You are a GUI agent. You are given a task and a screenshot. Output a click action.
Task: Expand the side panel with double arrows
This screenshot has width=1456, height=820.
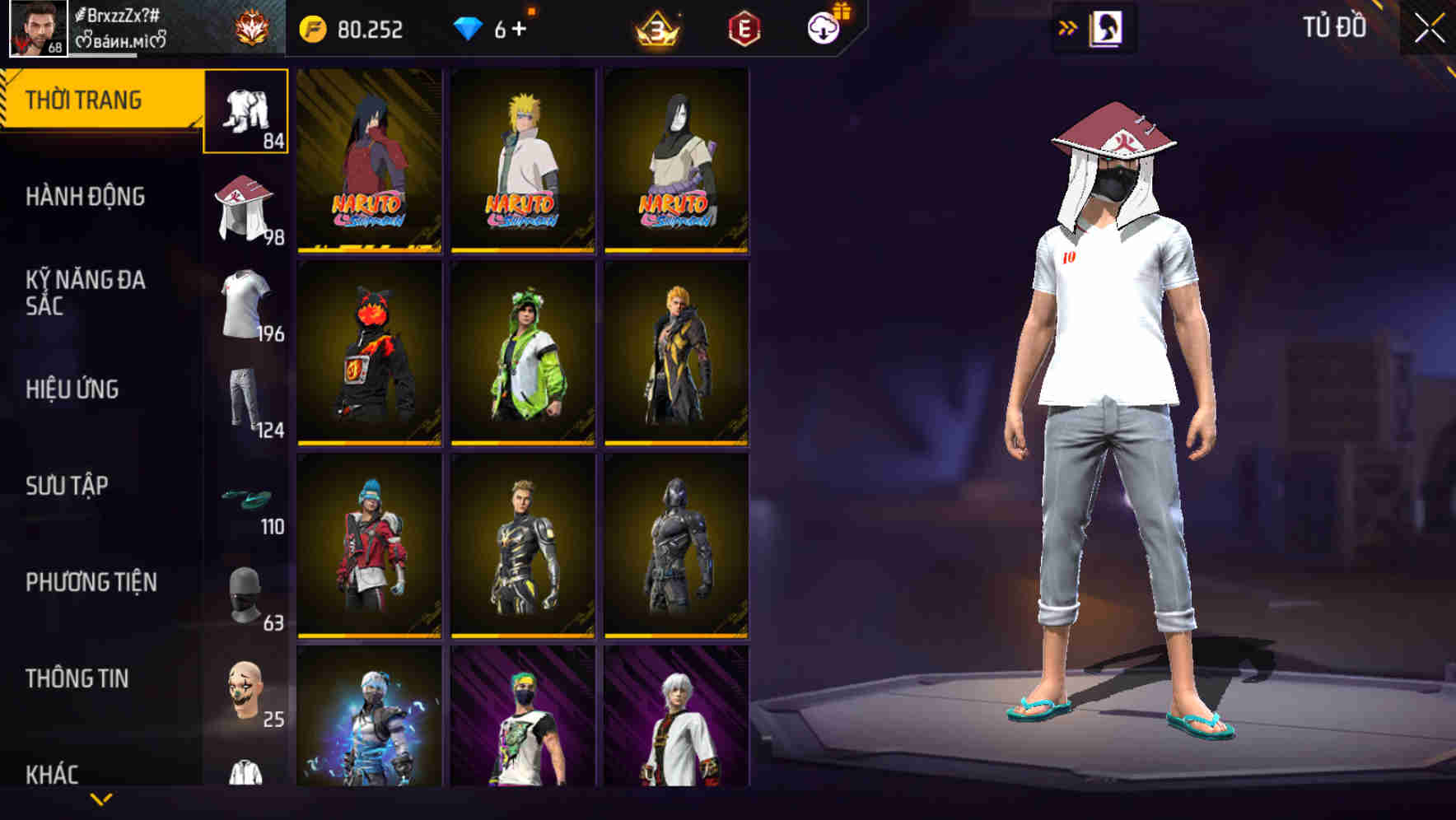click(x=1067, y=27)
